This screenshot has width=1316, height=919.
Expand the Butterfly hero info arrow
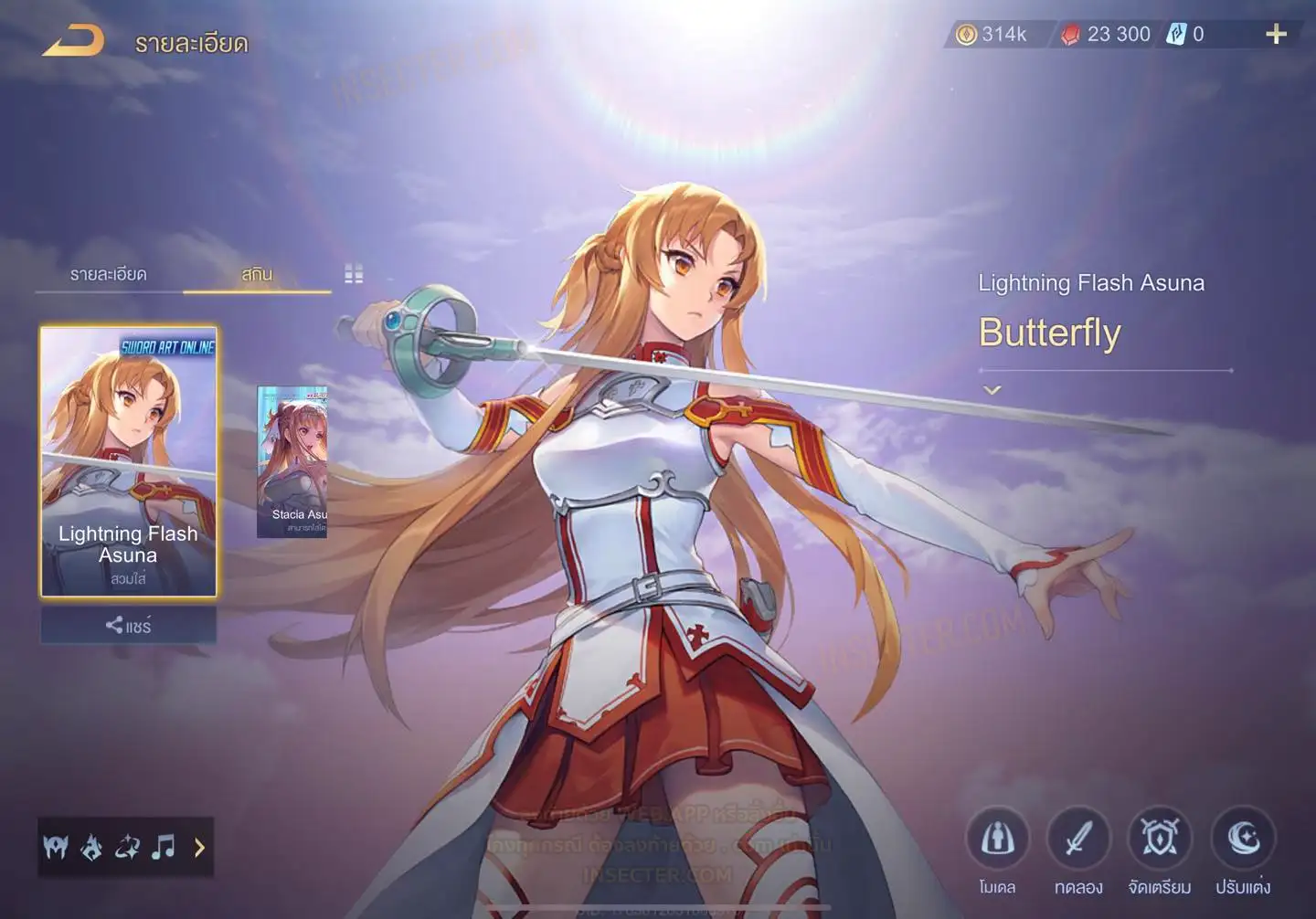pyautogui.click(x=992, y=390)
